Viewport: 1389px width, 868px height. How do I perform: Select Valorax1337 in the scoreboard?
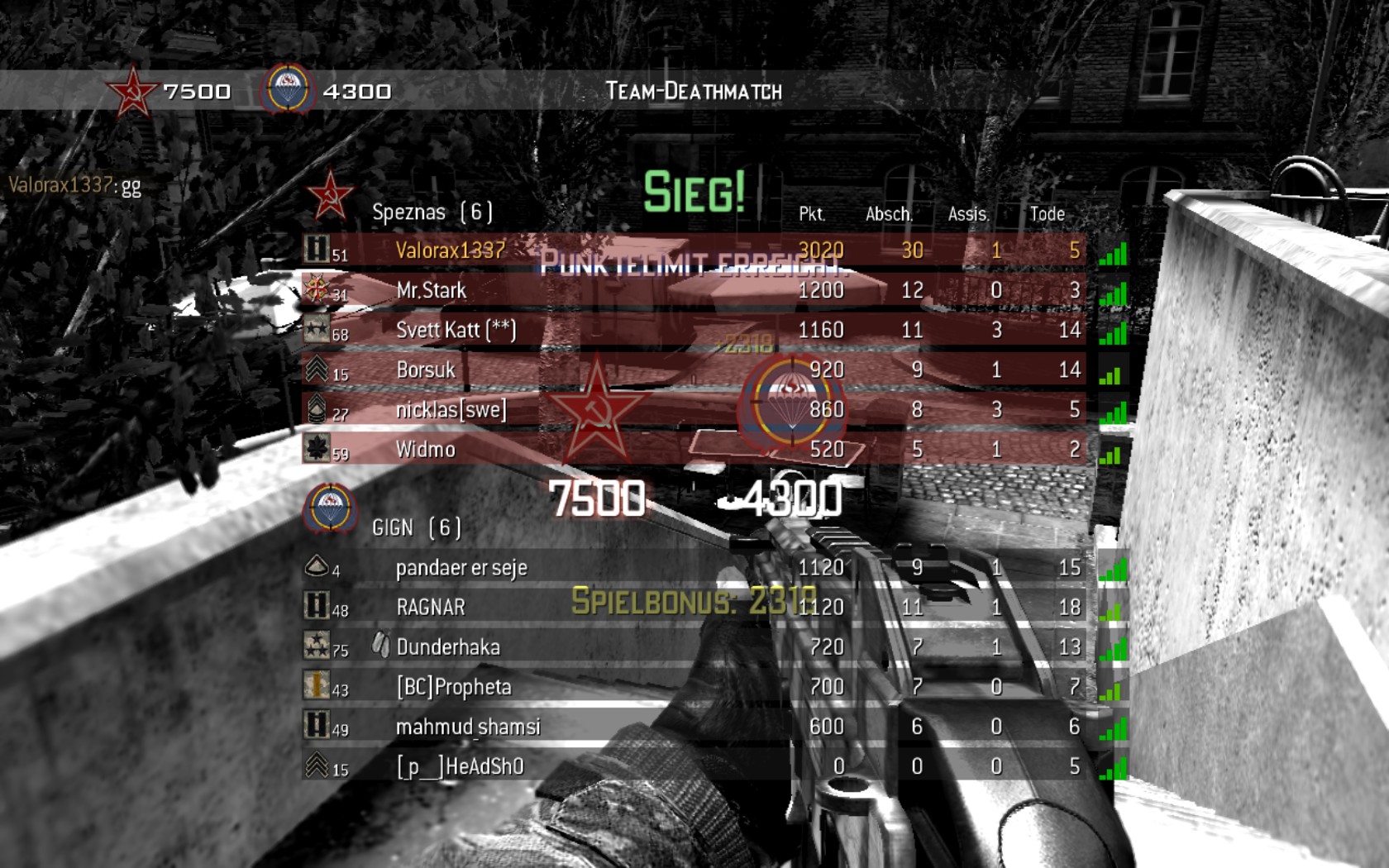(451, 250)
